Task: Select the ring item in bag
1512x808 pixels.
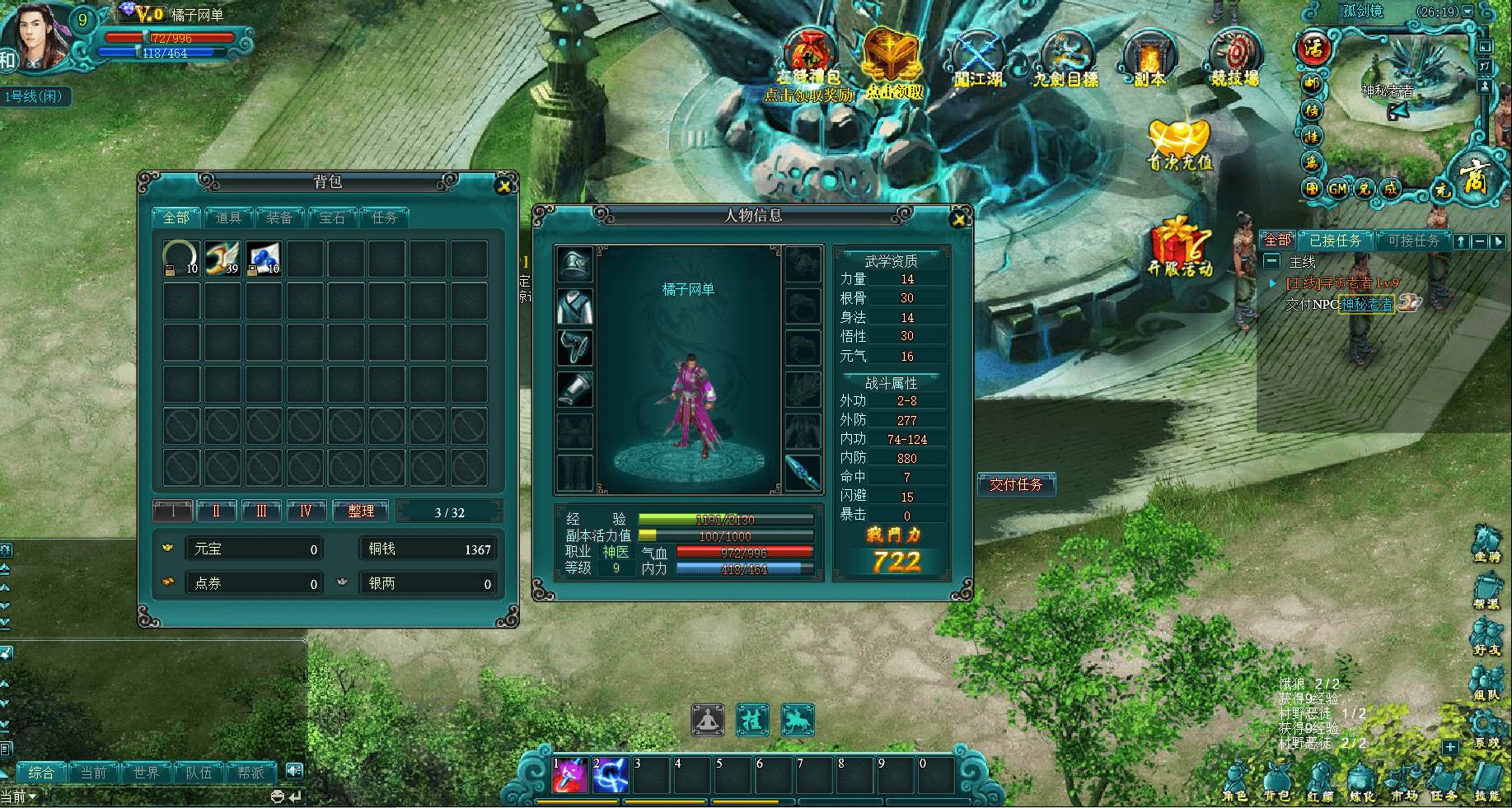Action: point(181,259)
